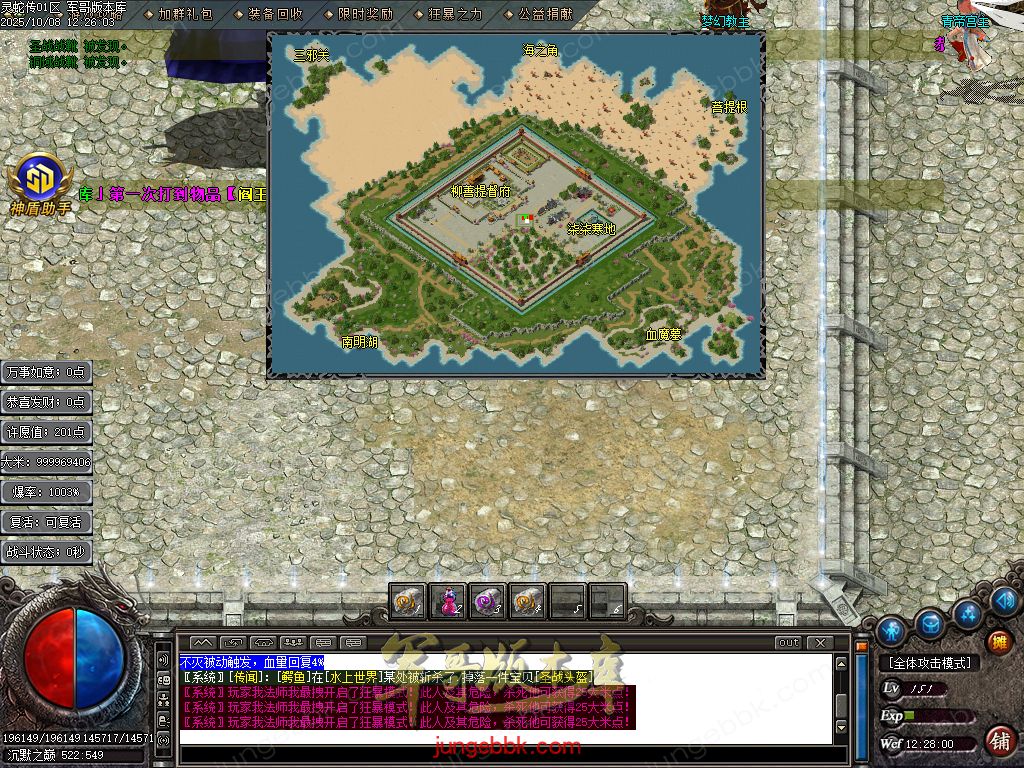Use the red potion in hotbar slot 2
Image resolution: width=1024 pixels, height=768 pixels.
click(x=447, y=601)
